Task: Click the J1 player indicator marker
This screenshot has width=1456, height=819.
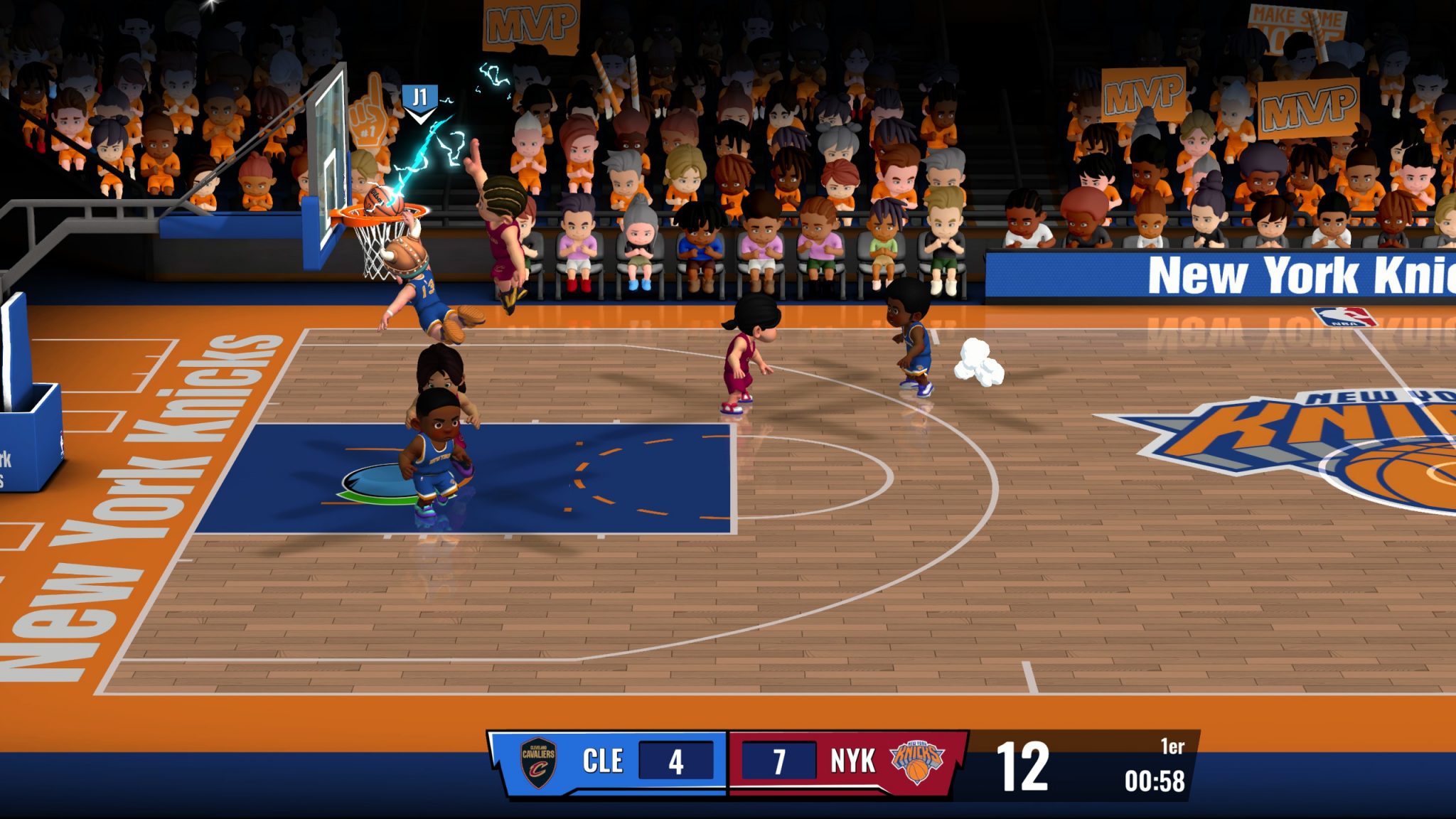Action: tap(419, 100)
